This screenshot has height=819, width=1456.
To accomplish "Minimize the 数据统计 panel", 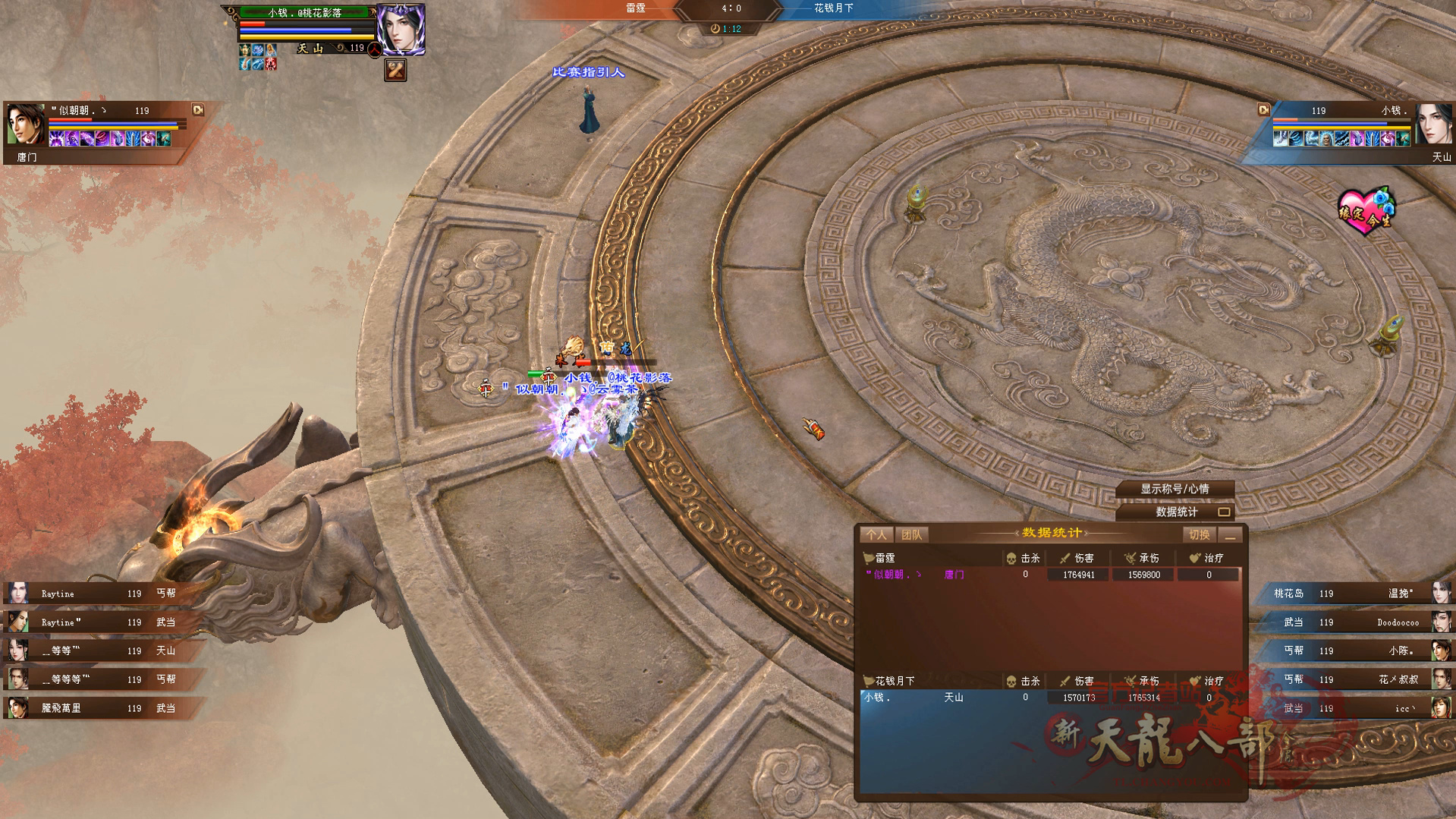I will tap(1231, 536).
